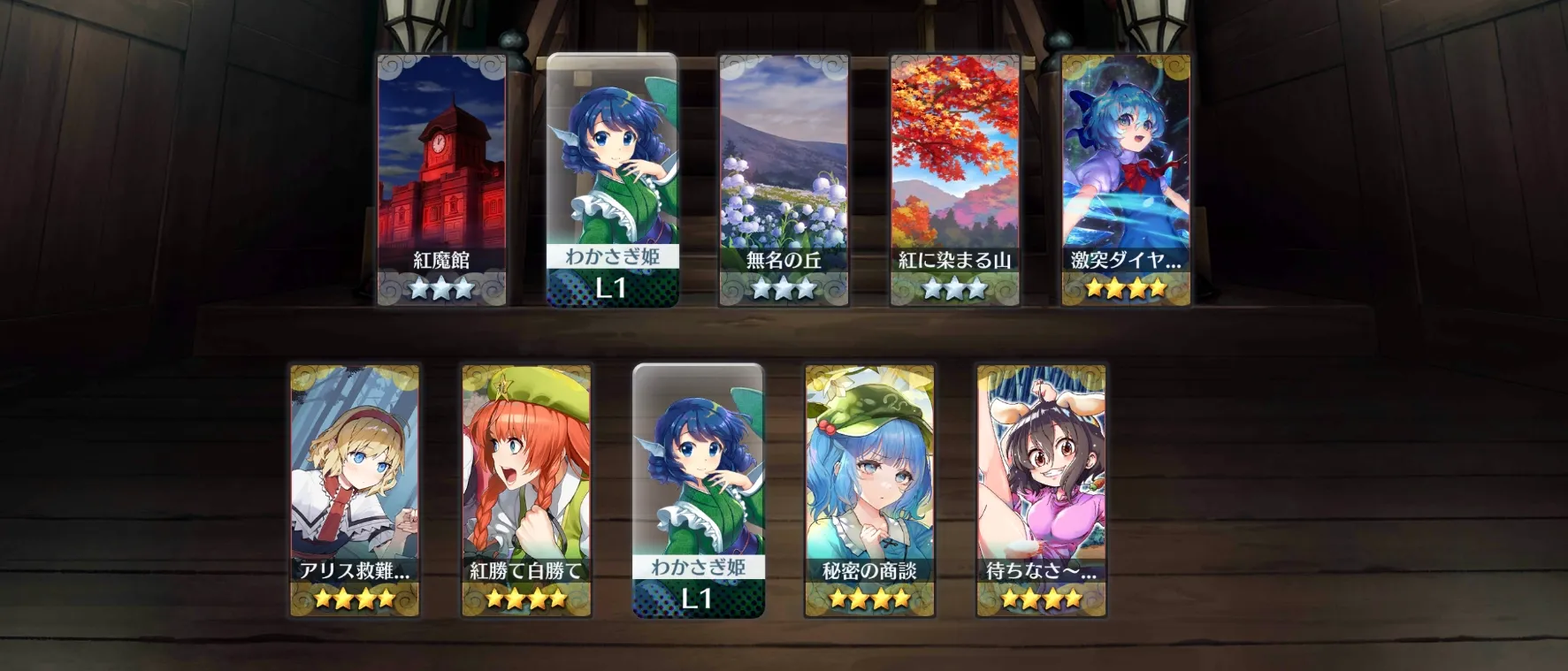Click the 待ちなさ〜 rabbit girl card
The height and width of the screenshot is (671, 1568).
pos(1041,490)
